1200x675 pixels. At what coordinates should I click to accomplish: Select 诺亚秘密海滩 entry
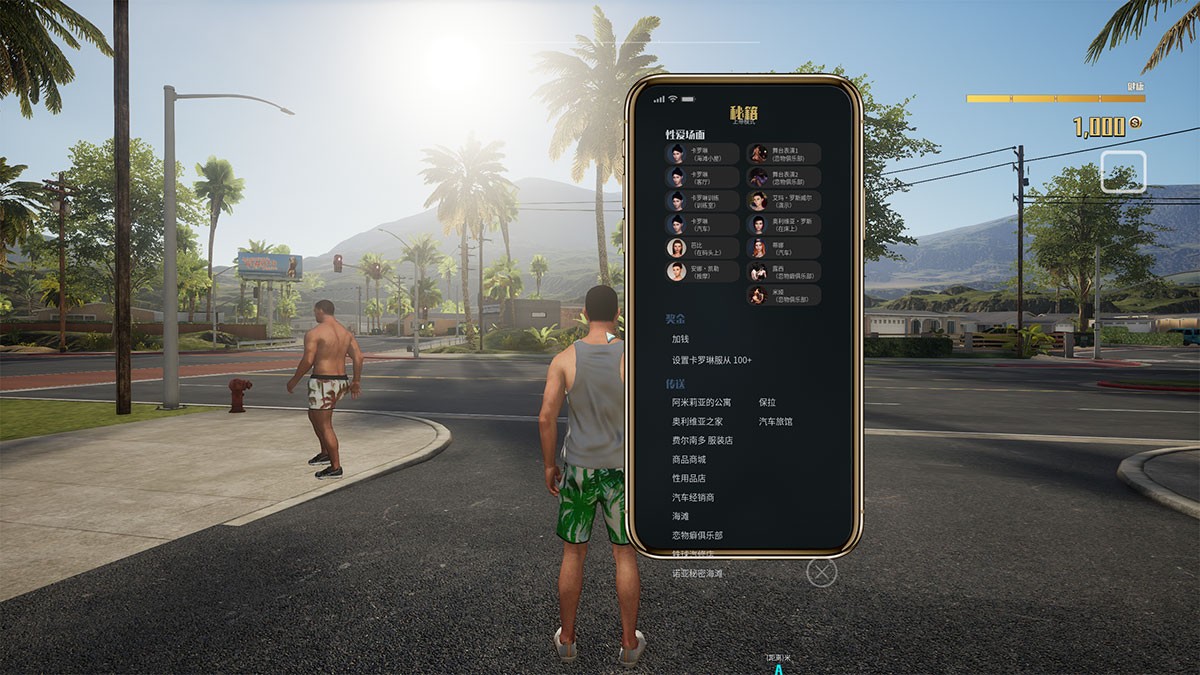coord(697,574)
